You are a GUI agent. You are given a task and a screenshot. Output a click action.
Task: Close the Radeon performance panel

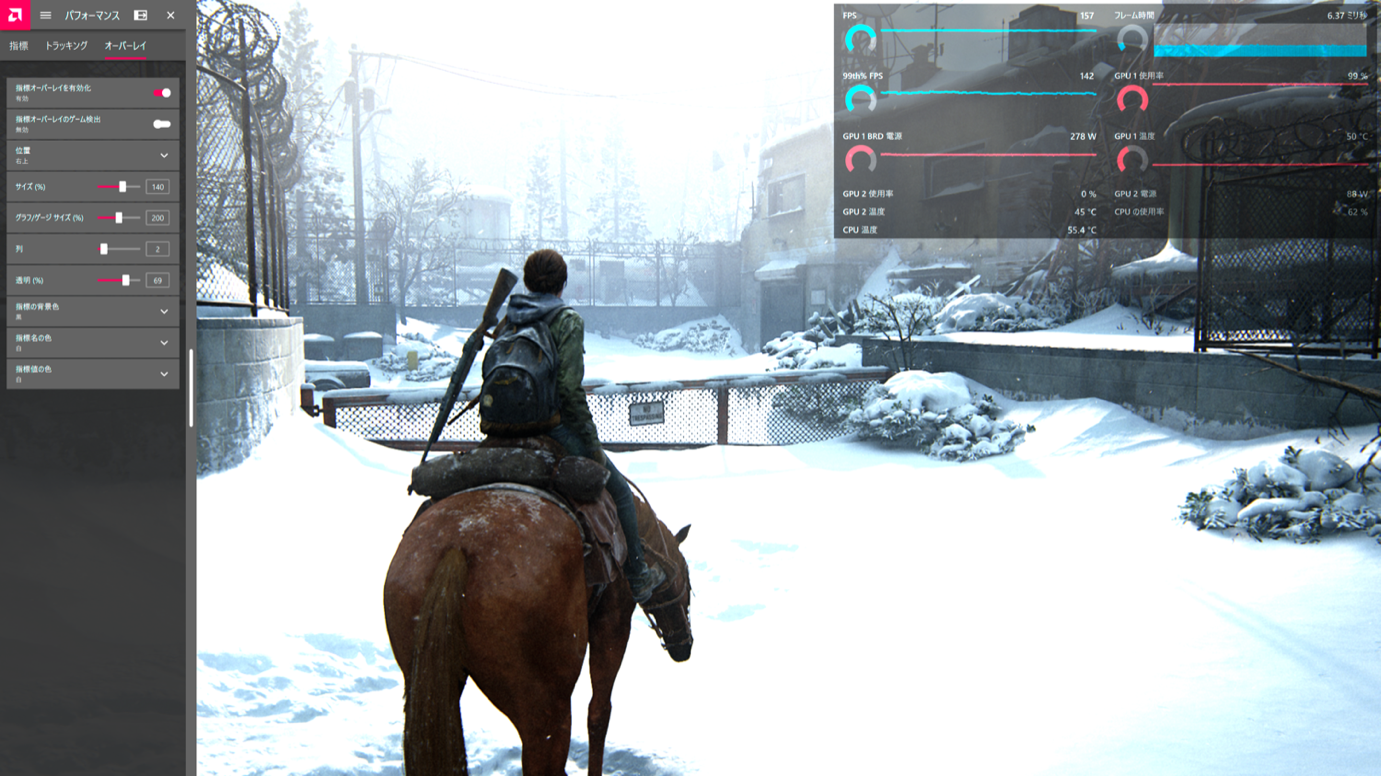pos(171,15)
